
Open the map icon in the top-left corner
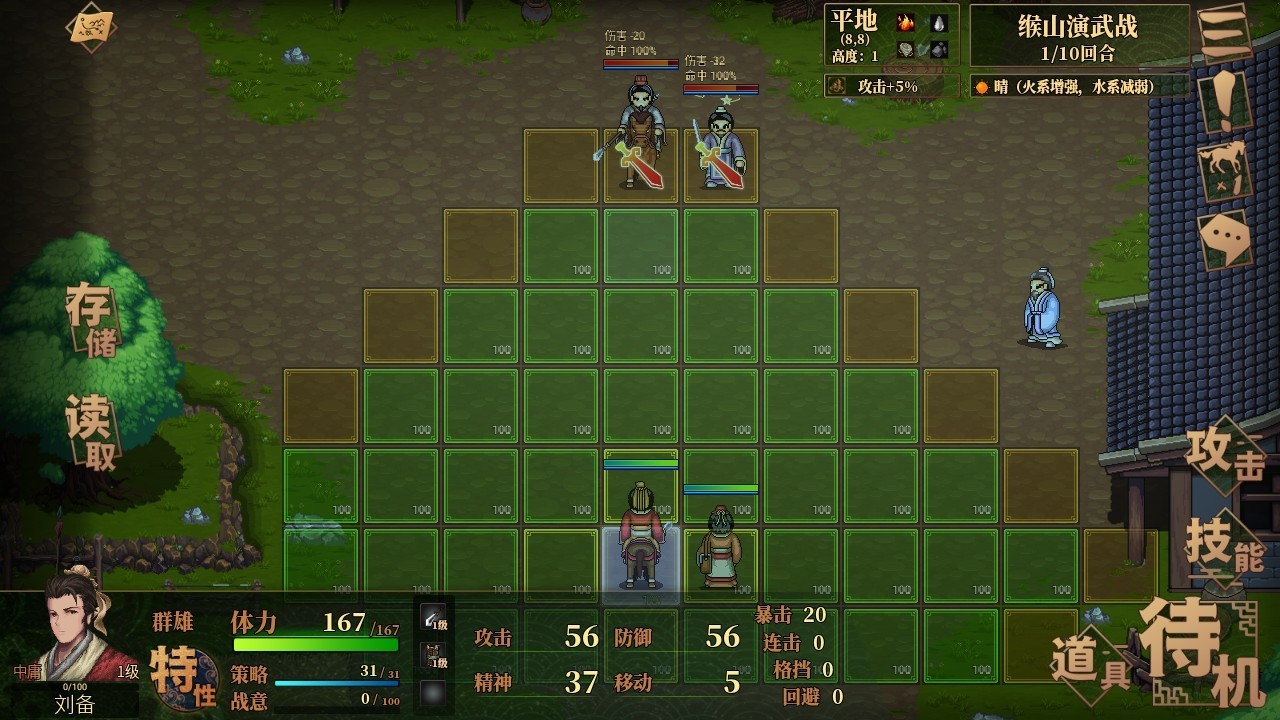pos(91,27)
